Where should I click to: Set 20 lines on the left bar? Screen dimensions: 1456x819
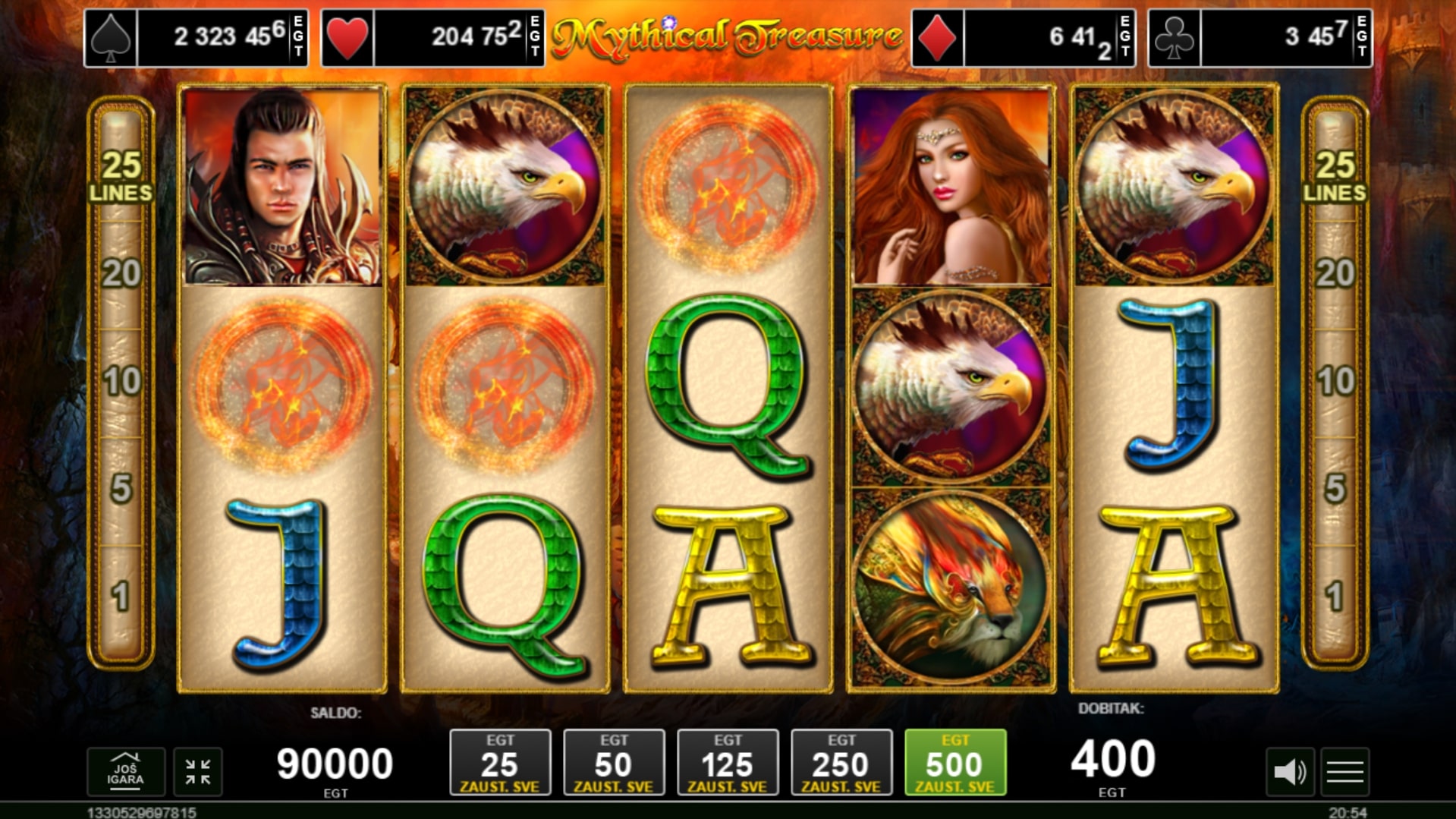(121, 273)
